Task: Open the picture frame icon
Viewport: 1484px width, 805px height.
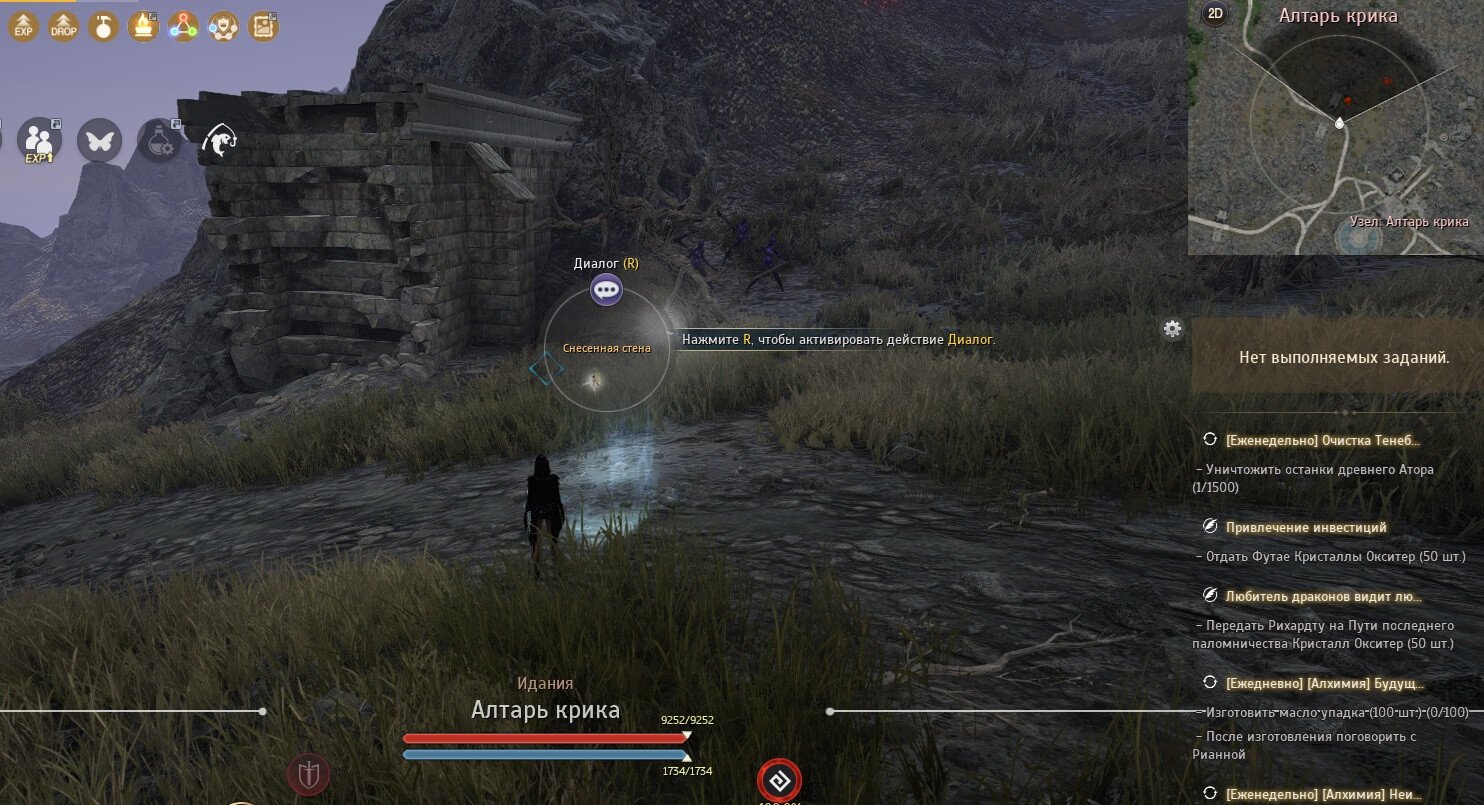Action: 263,26
